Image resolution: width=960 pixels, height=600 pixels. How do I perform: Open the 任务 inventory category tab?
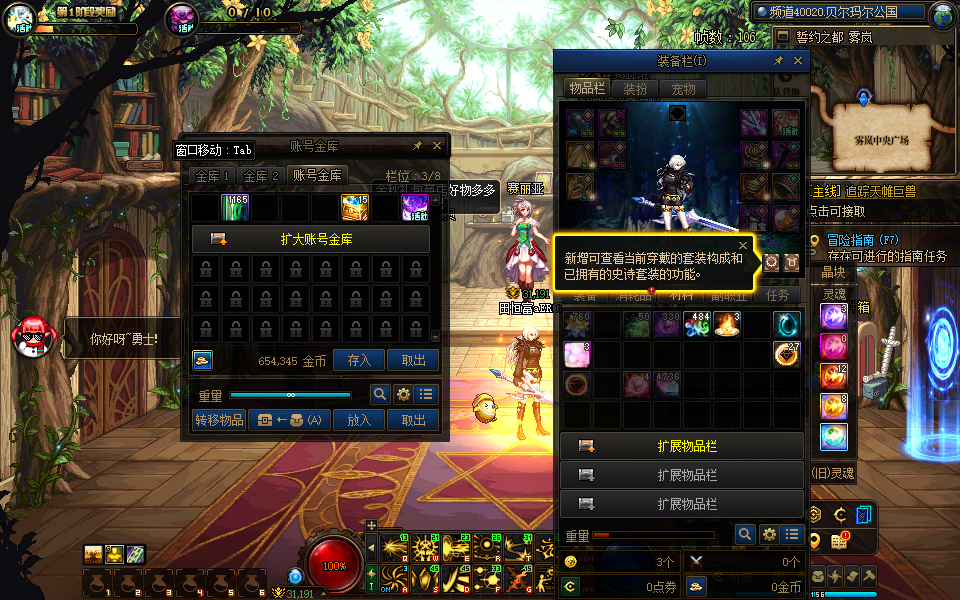[x=777, y=296]
